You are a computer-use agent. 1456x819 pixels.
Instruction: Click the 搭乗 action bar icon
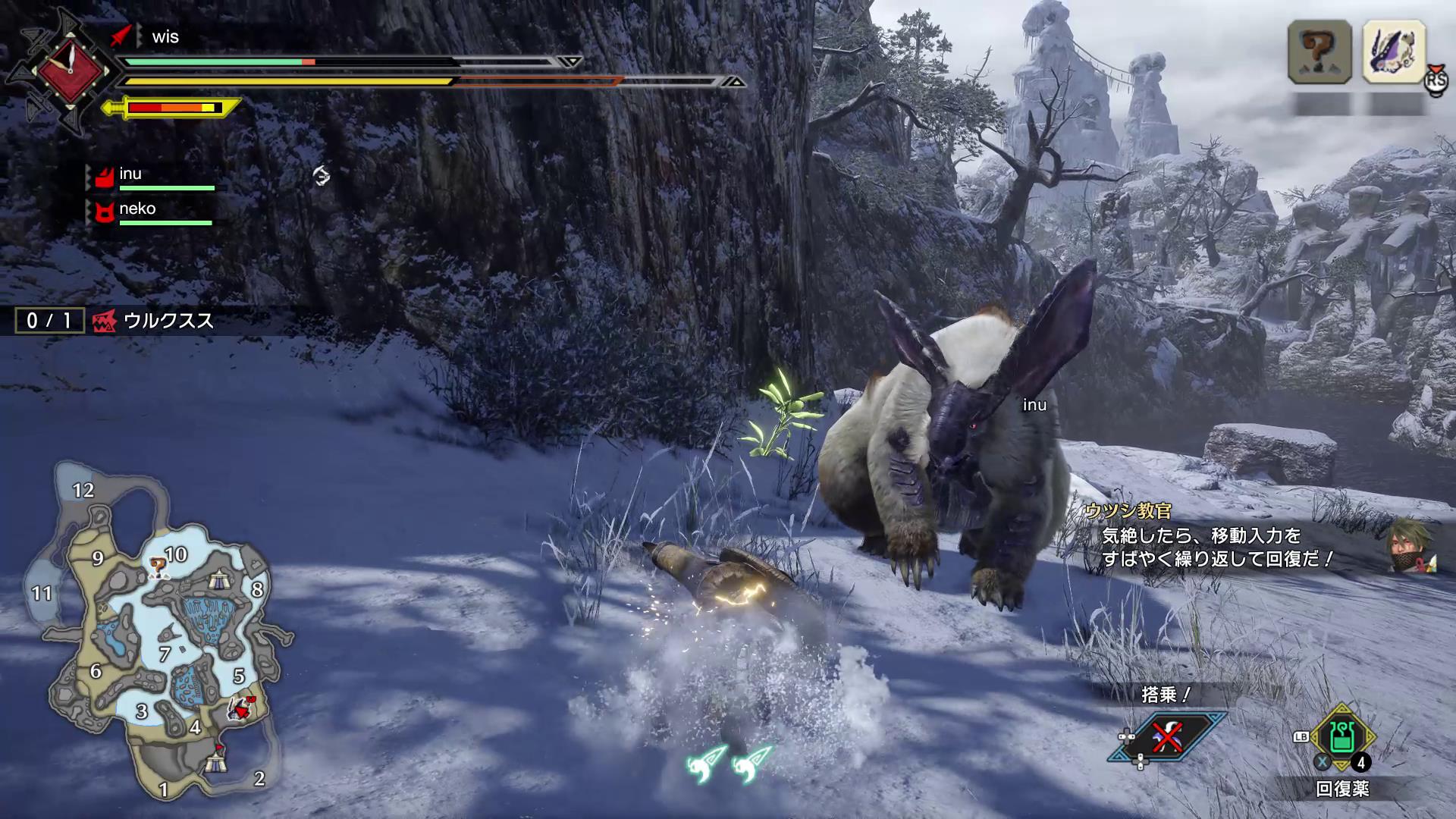point(1166,735)
